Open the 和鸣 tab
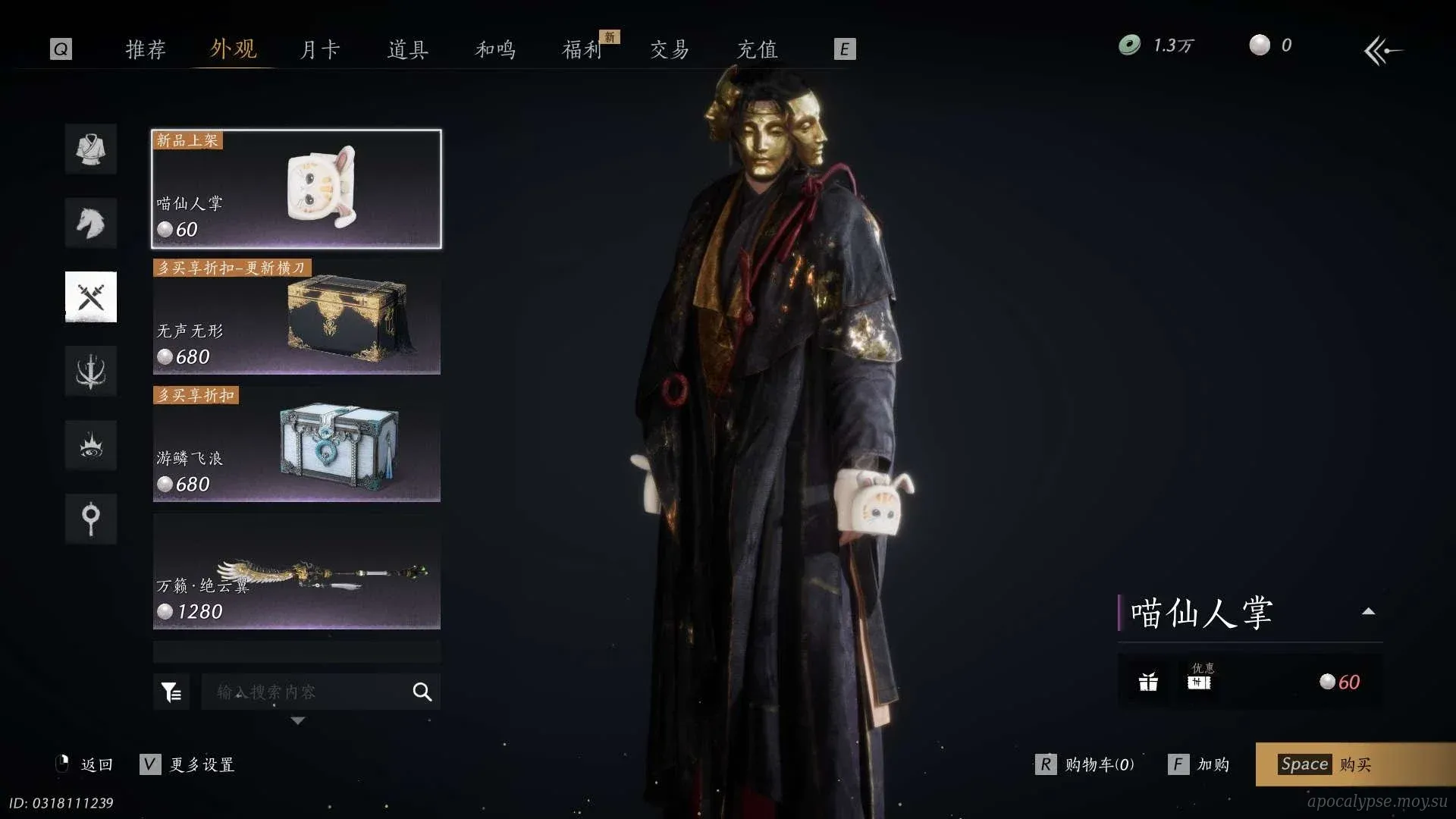This screenshot has width=1456, height=819. 495,49
